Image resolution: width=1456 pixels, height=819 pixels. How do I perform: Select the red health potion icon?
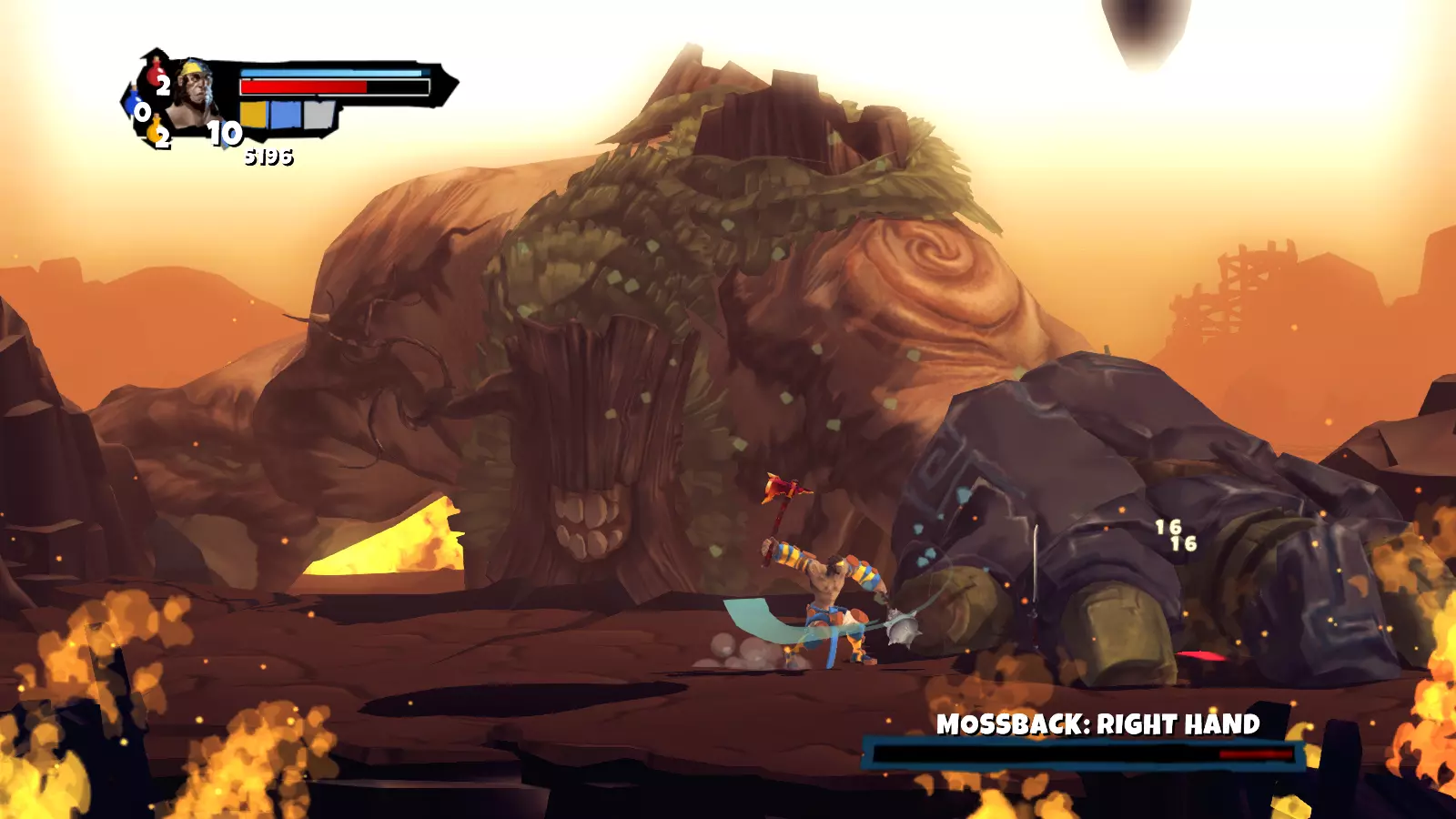coord(155,75)
